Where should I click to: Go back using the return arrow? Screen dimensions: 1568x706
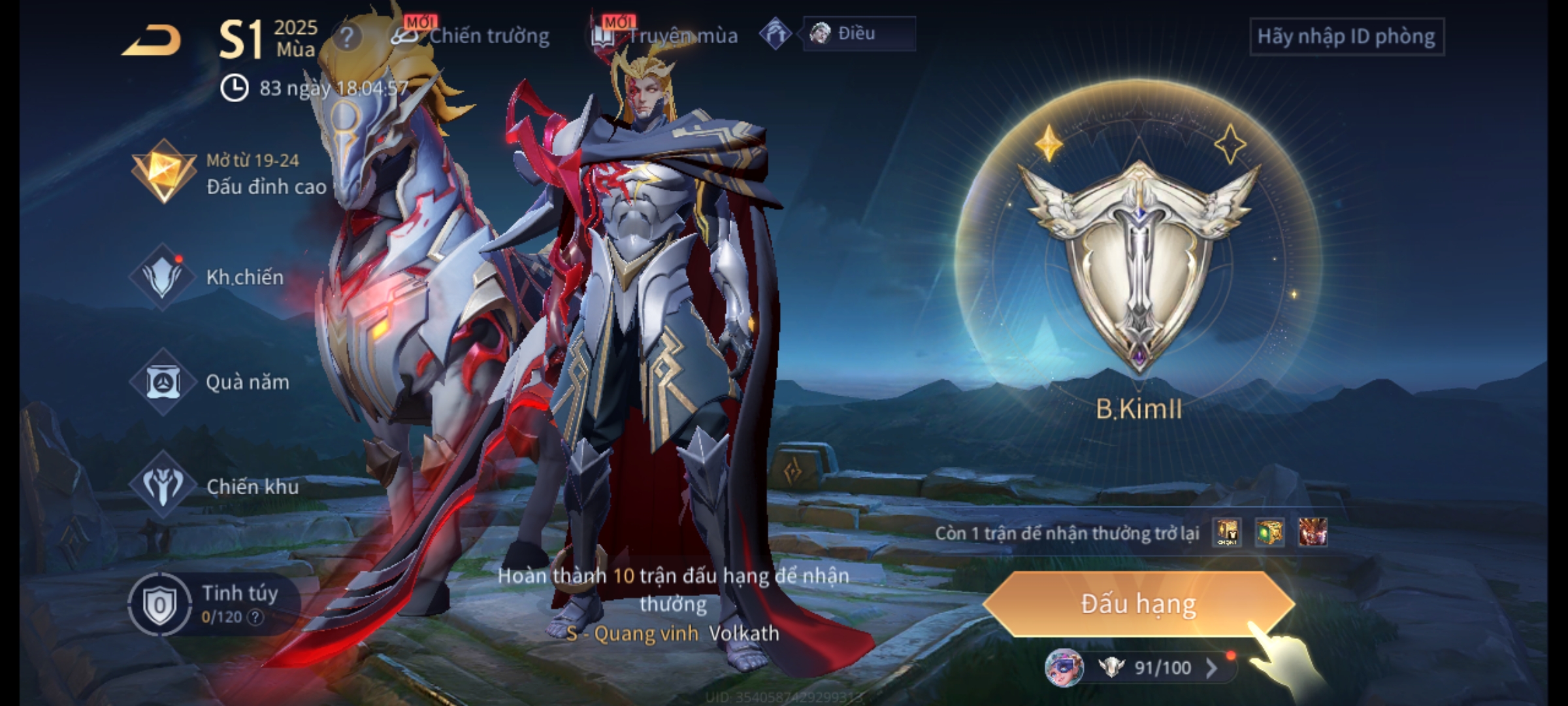click(152, 41)
